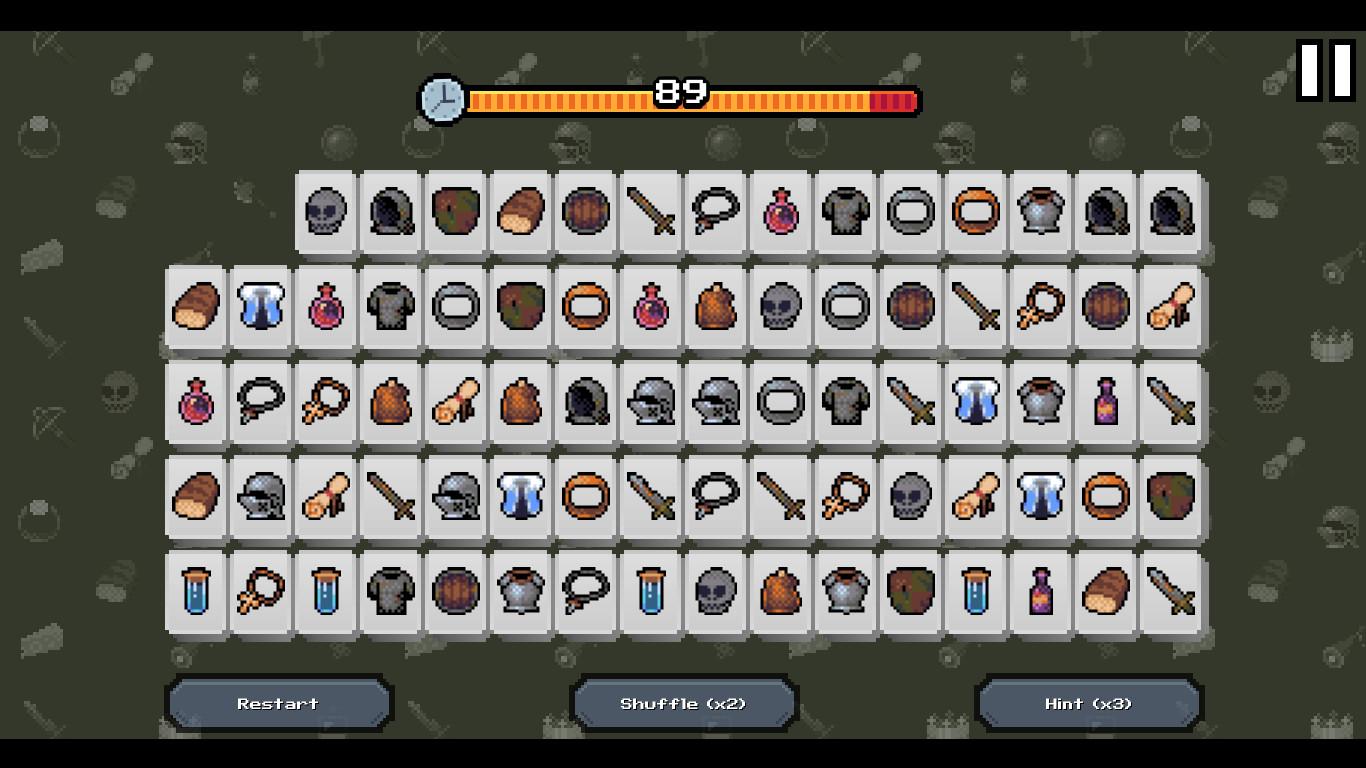1366x768 pixels.
Task: Use the Shuffle (x2) button
Action: click(684, 704)
